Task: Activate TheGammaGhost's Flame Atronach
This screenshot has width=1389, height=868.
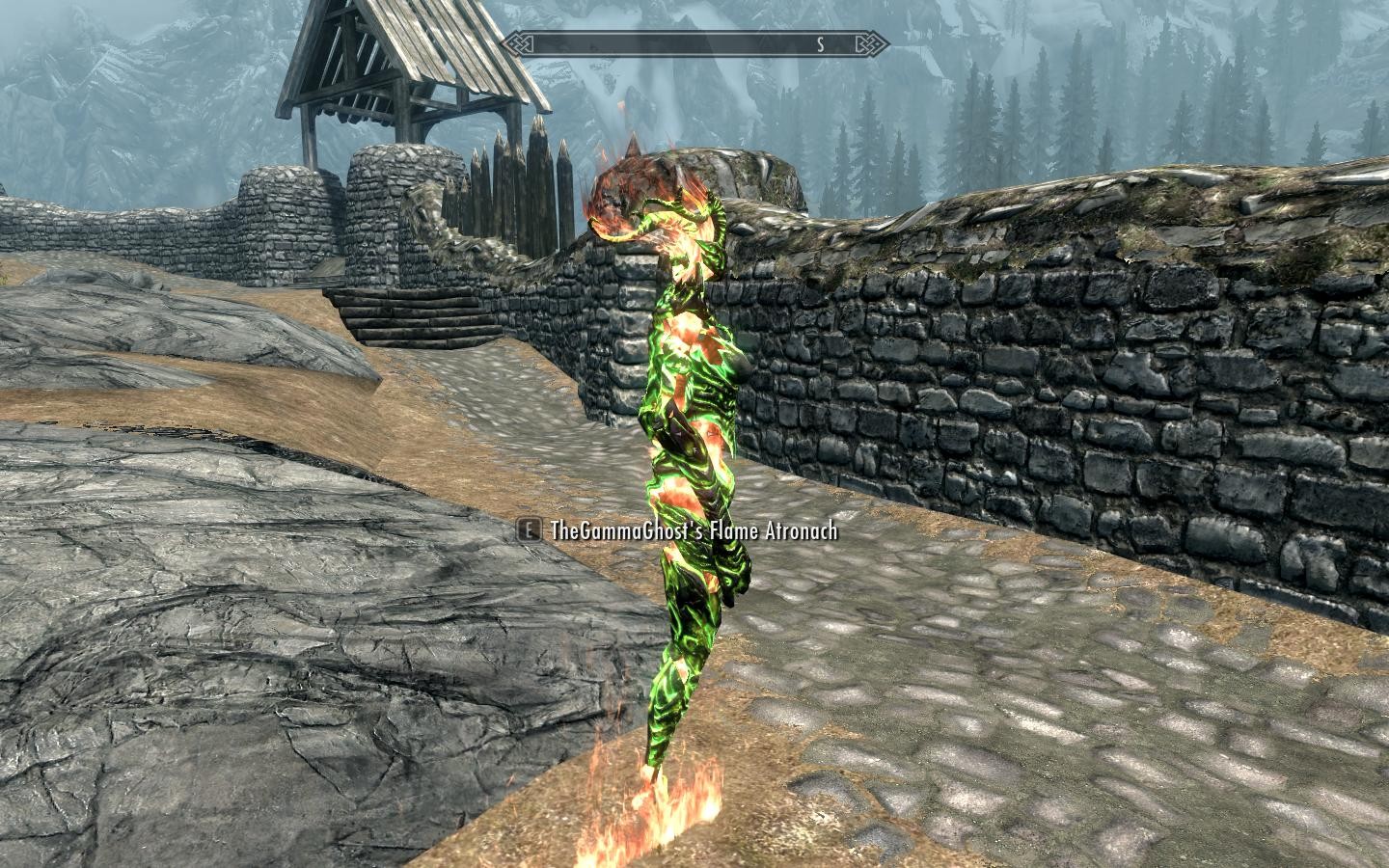Action: (x=694, y=434)
